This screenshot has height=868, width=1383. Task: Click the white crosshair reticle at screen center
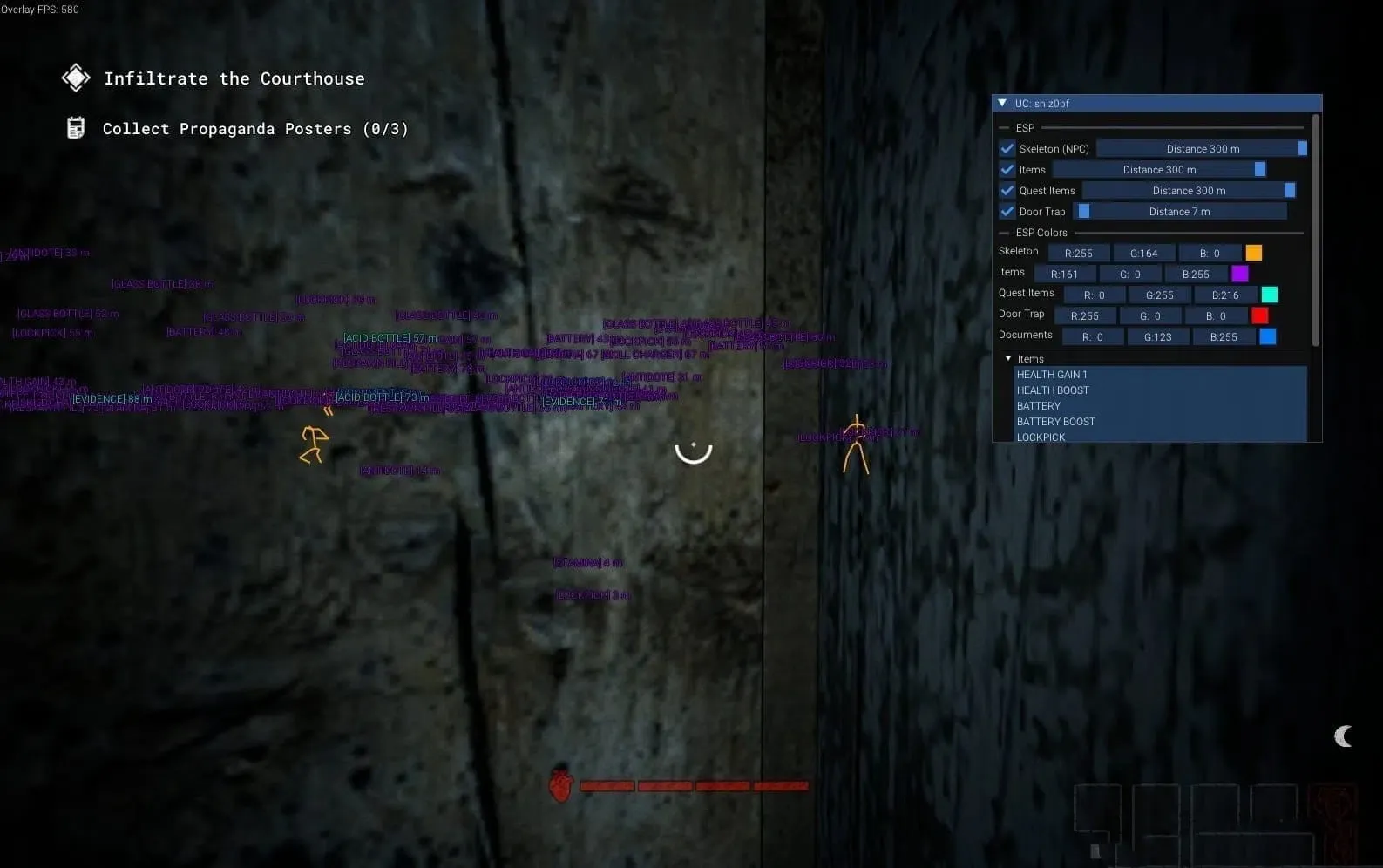(693, 451)
